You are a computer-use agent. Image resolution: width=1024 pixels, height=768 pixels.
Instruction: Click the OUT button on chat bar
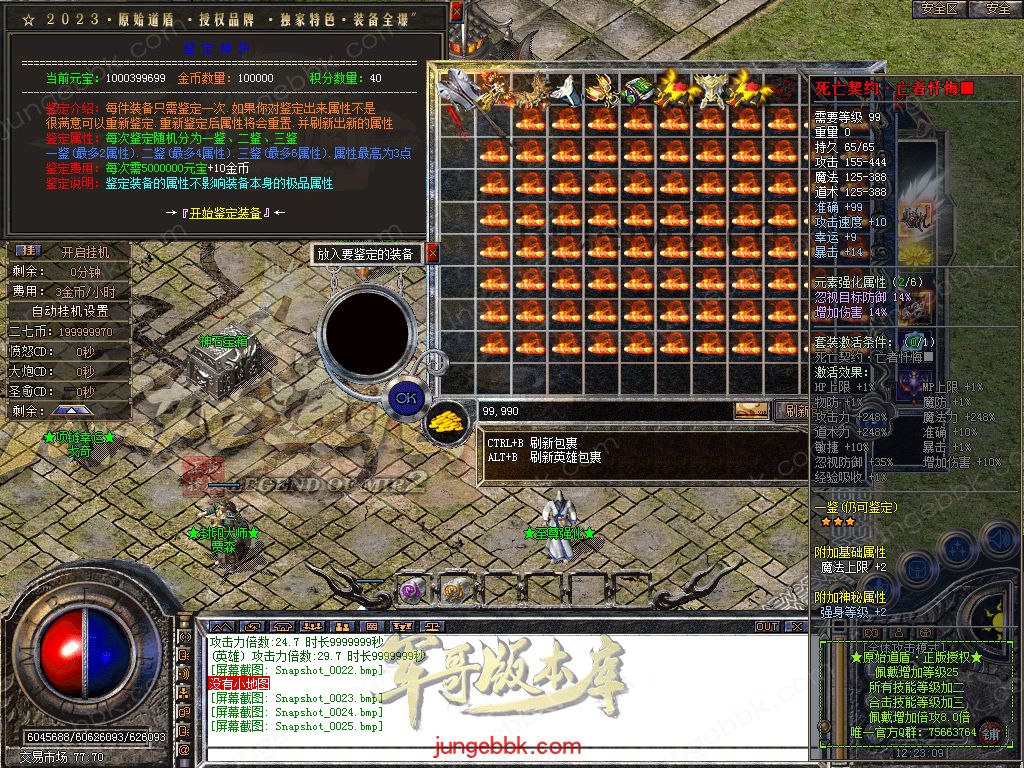[x=767, y=626]
